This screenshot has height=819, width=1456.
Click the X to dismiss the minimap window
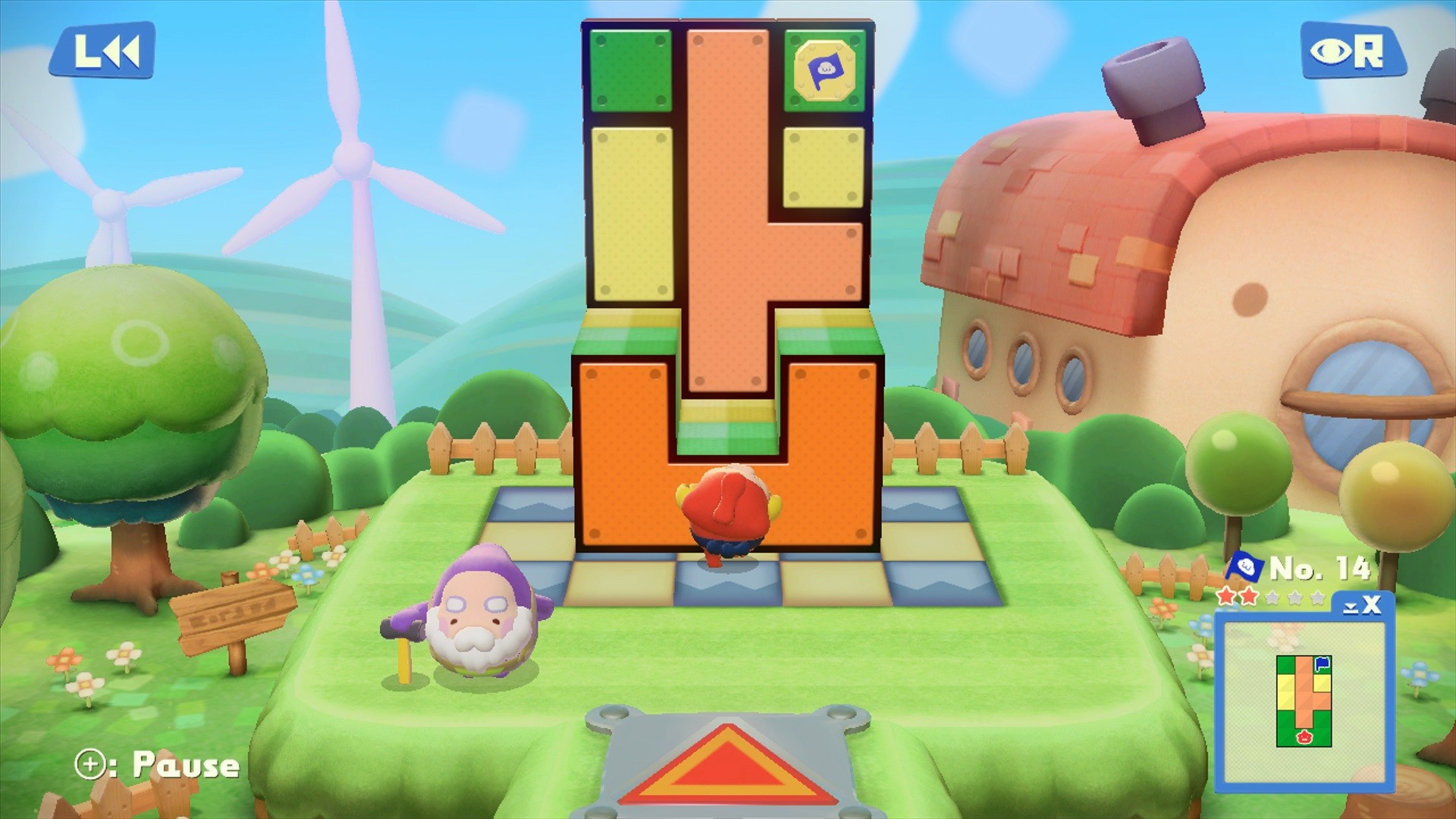click(x=1371, y=603)
